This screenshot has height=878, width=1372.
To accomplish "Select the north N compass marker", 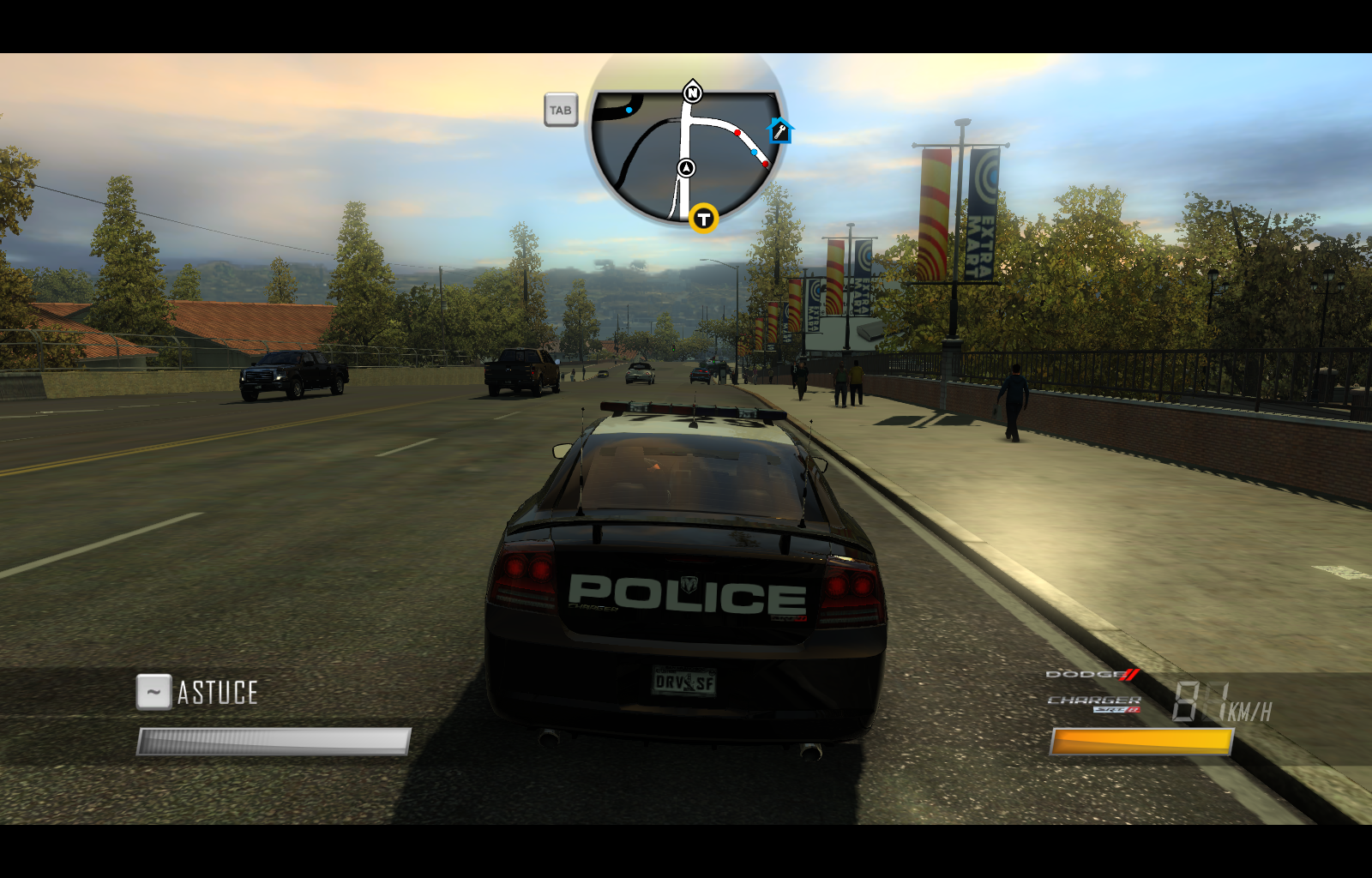I will (x=691, y=91).
